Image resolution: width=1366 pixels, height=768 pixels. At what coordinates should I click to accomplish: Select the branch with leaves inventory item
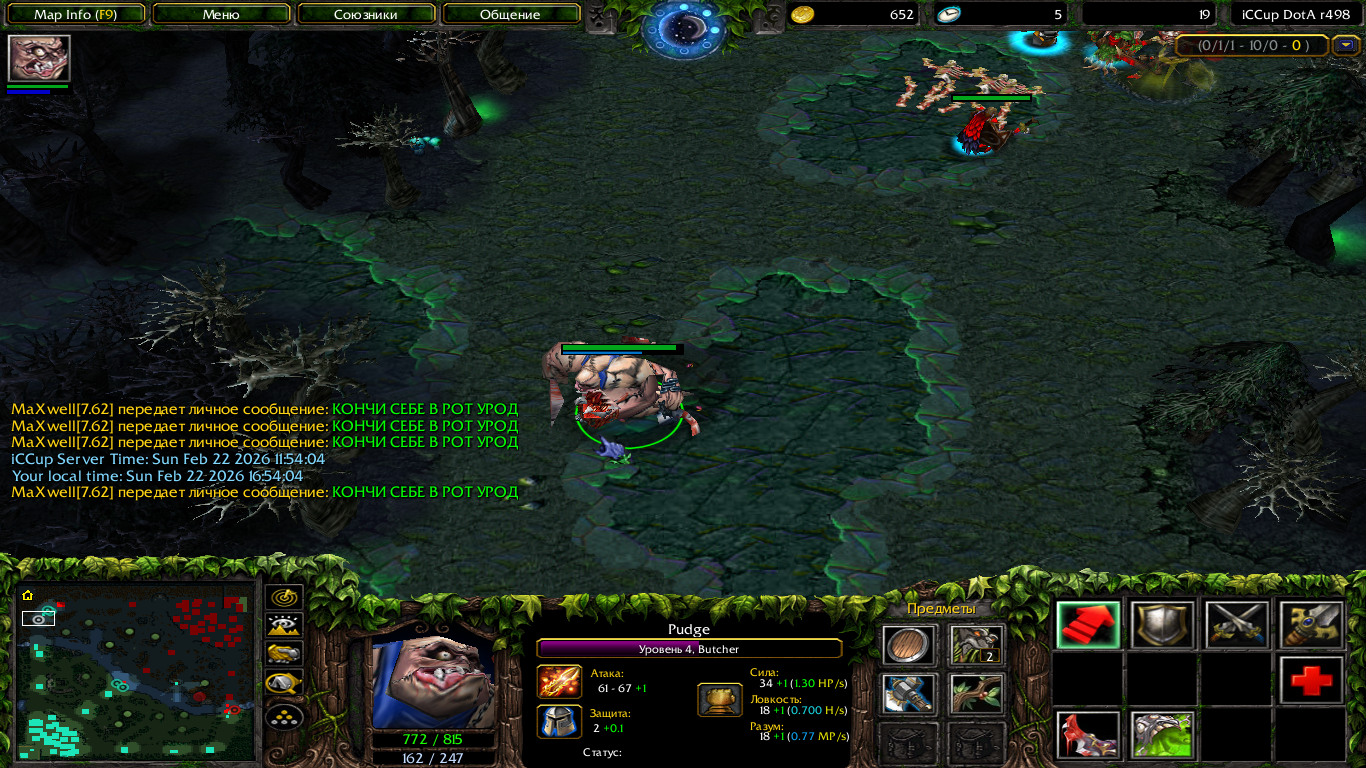[x=976, y=694]
